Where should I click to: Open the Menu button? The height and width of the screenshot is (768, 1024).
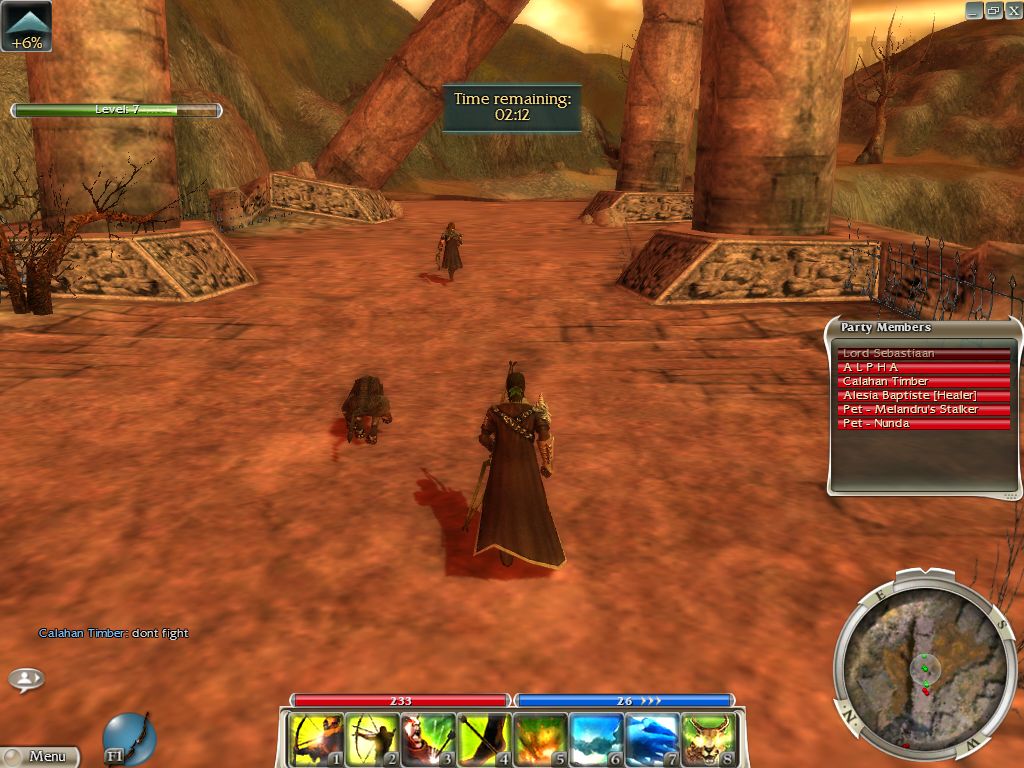coord(40,757)
